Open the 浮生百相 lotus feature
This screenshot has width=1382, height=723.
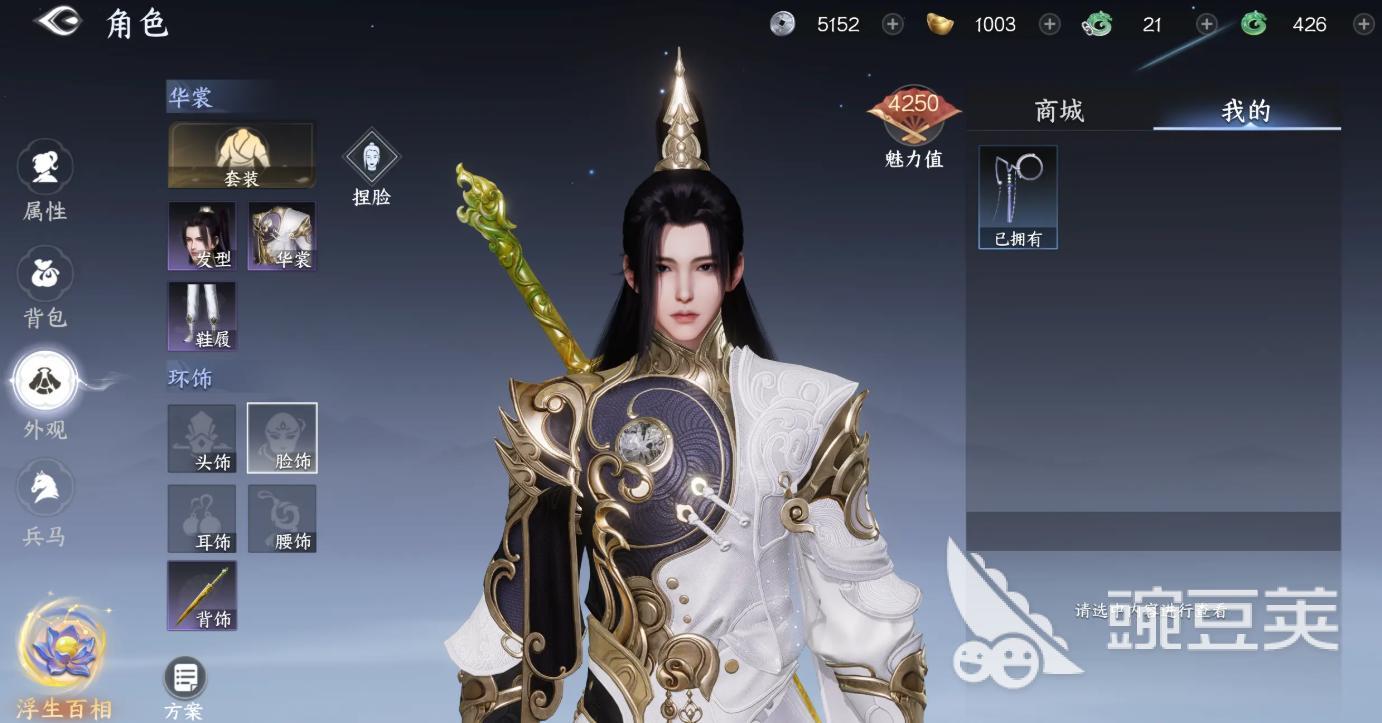(x=62, y=650)
